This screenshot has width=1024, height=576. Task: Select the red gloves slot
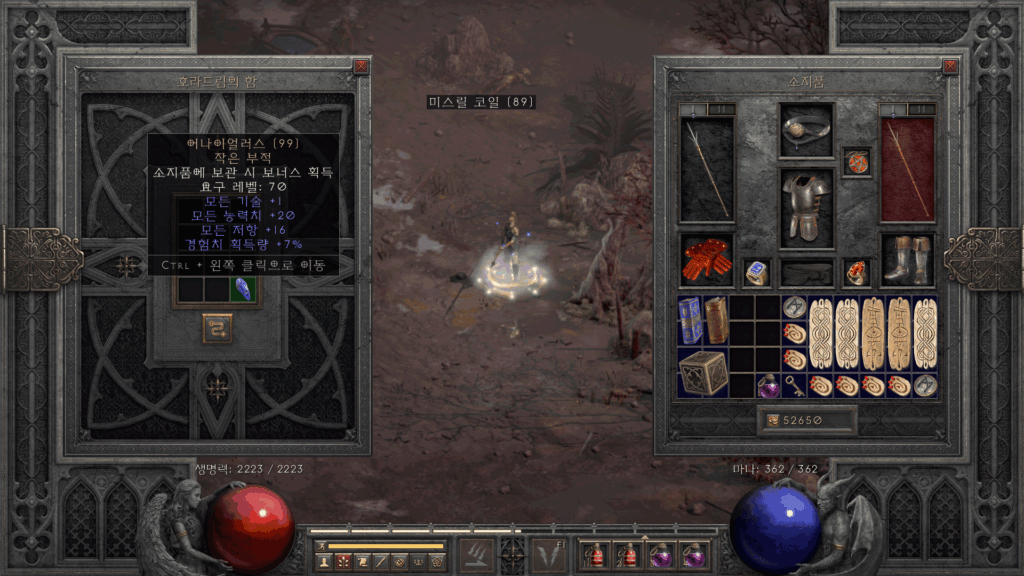pos(706,260)
